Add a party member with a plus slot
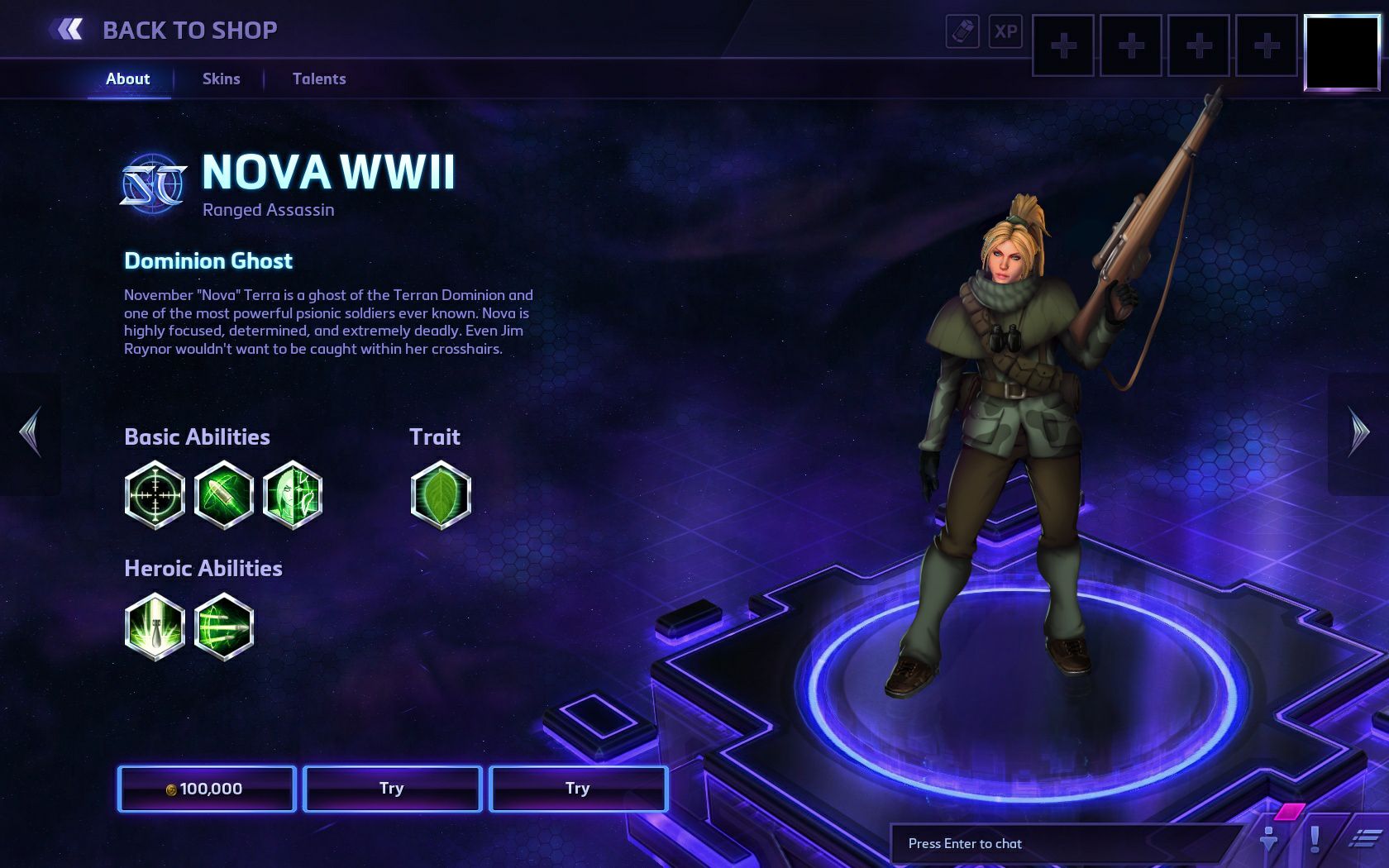 (x=1063, y=47)
